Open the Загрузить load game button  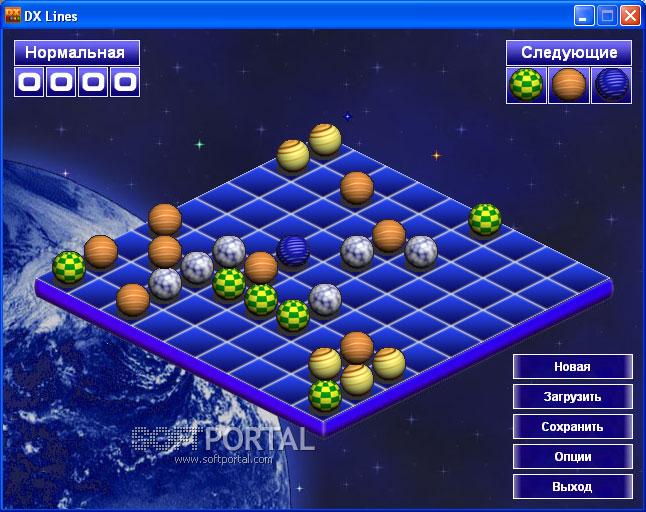pos(572,397)
